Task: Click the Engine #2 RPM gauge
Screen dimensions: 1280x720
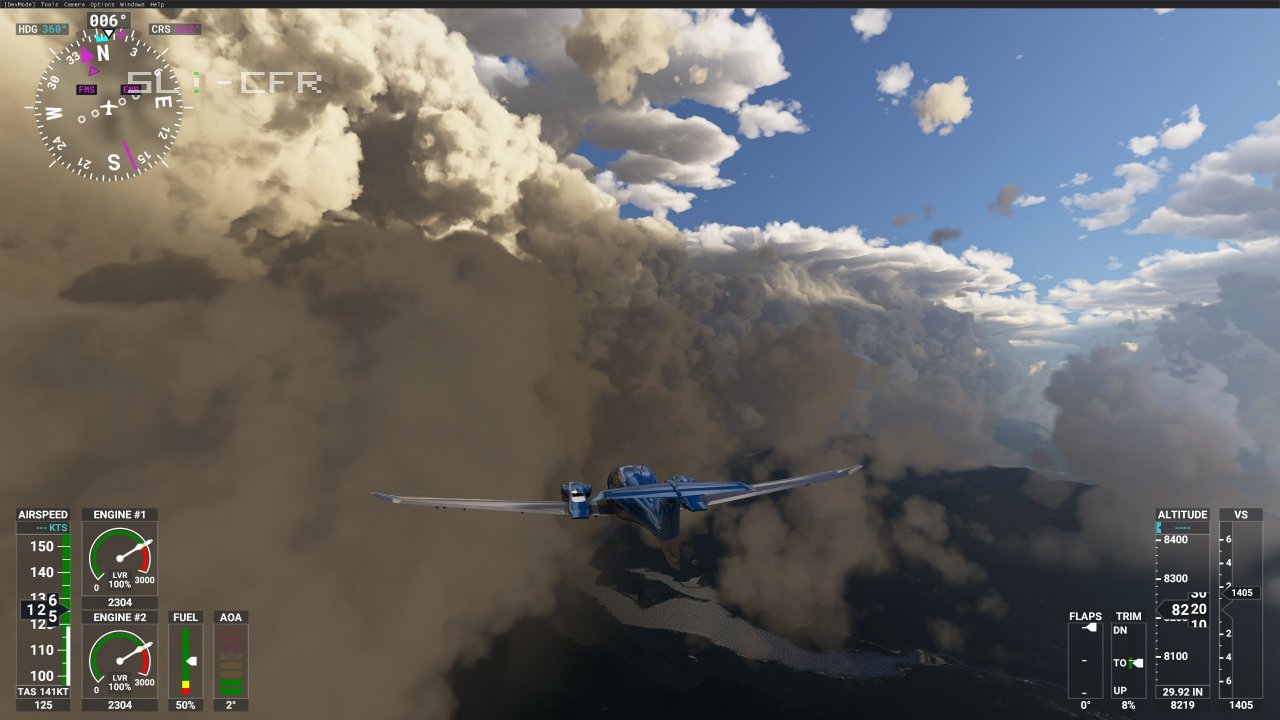Action: [118, 659]
